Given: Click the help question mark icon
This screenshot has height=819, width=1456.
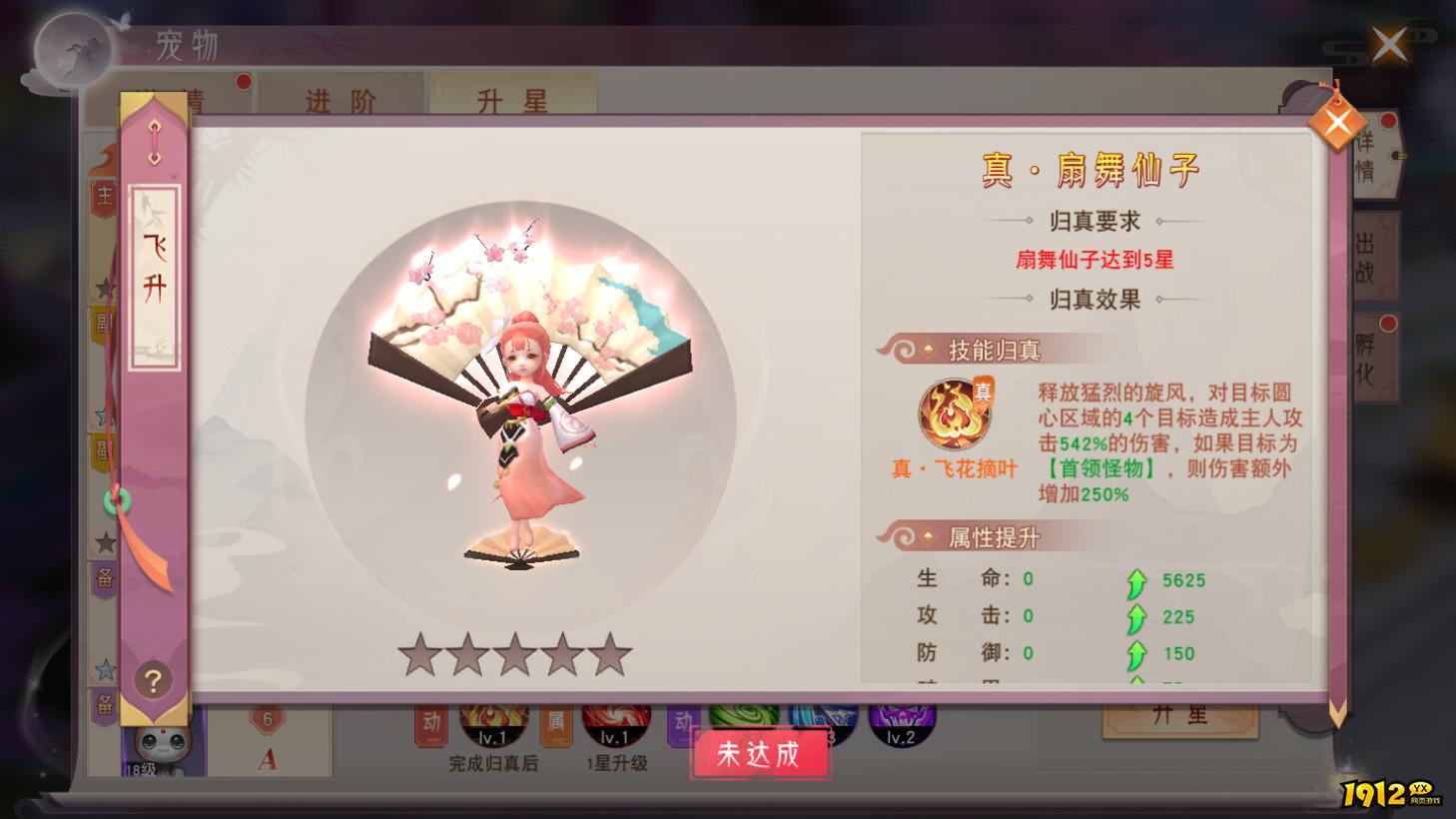Looking at the screenshot, I should 151,682.
